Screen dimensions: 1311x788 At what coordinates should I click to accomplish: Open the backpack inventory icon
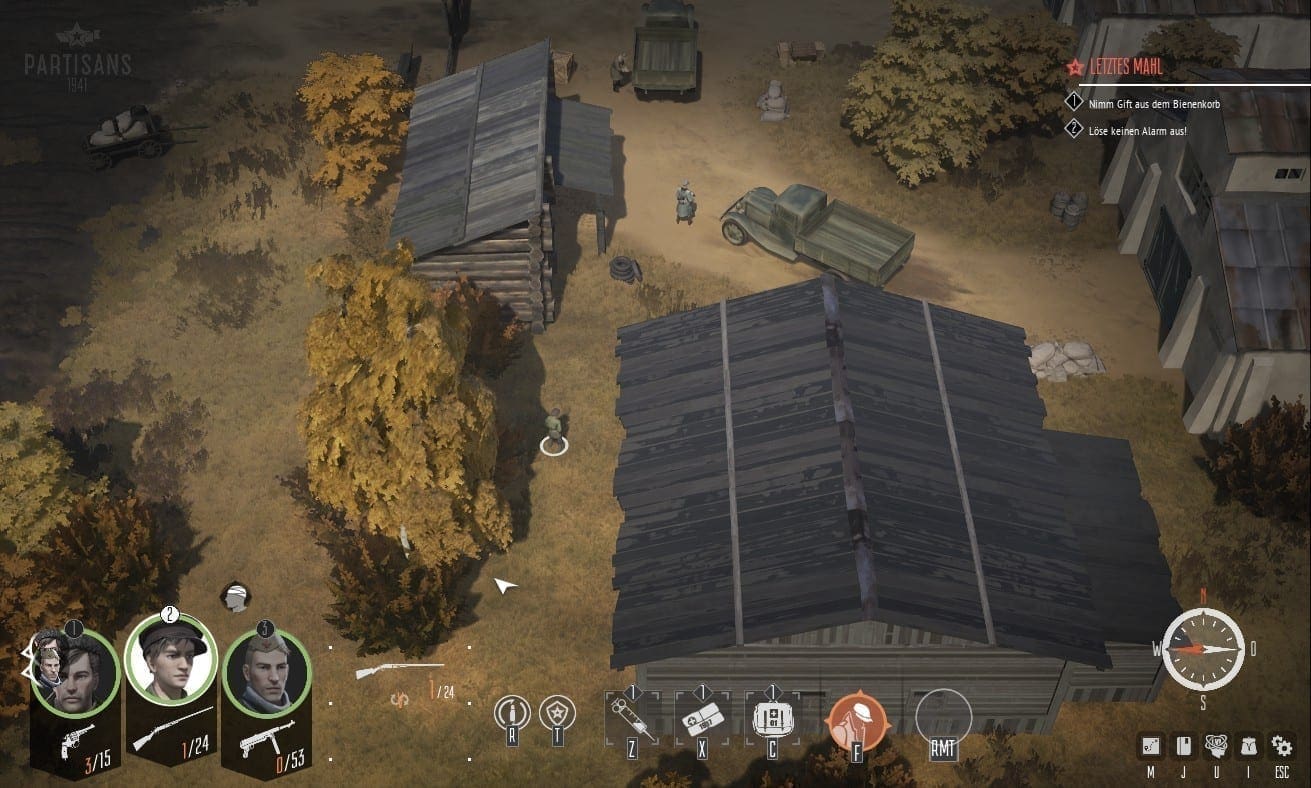point(1248,746)
